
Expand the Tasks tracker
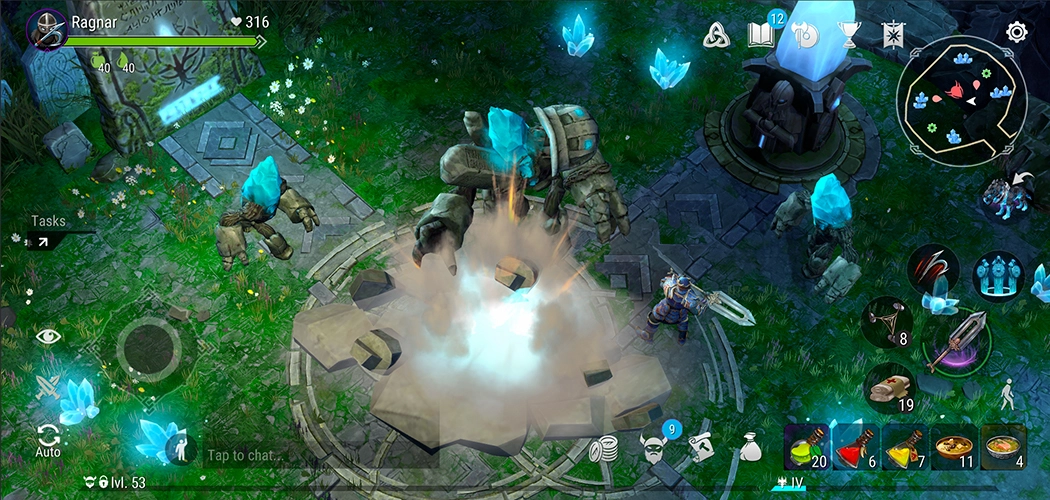coord(42,241)
